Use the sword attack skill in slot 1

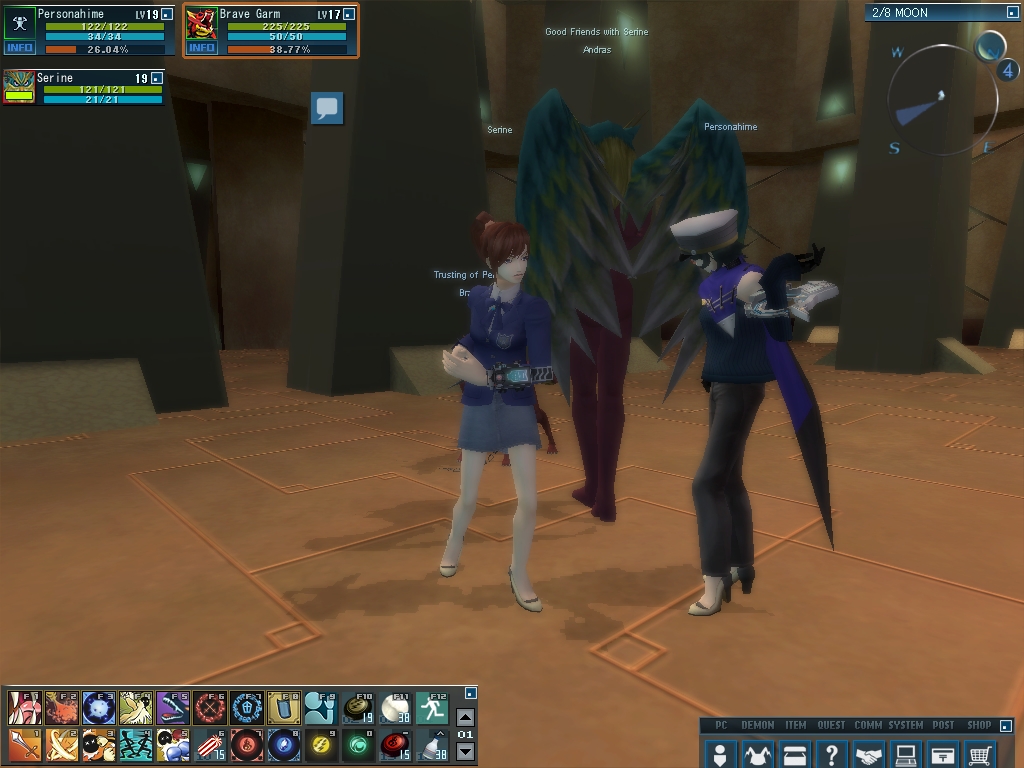coord(24,745)
